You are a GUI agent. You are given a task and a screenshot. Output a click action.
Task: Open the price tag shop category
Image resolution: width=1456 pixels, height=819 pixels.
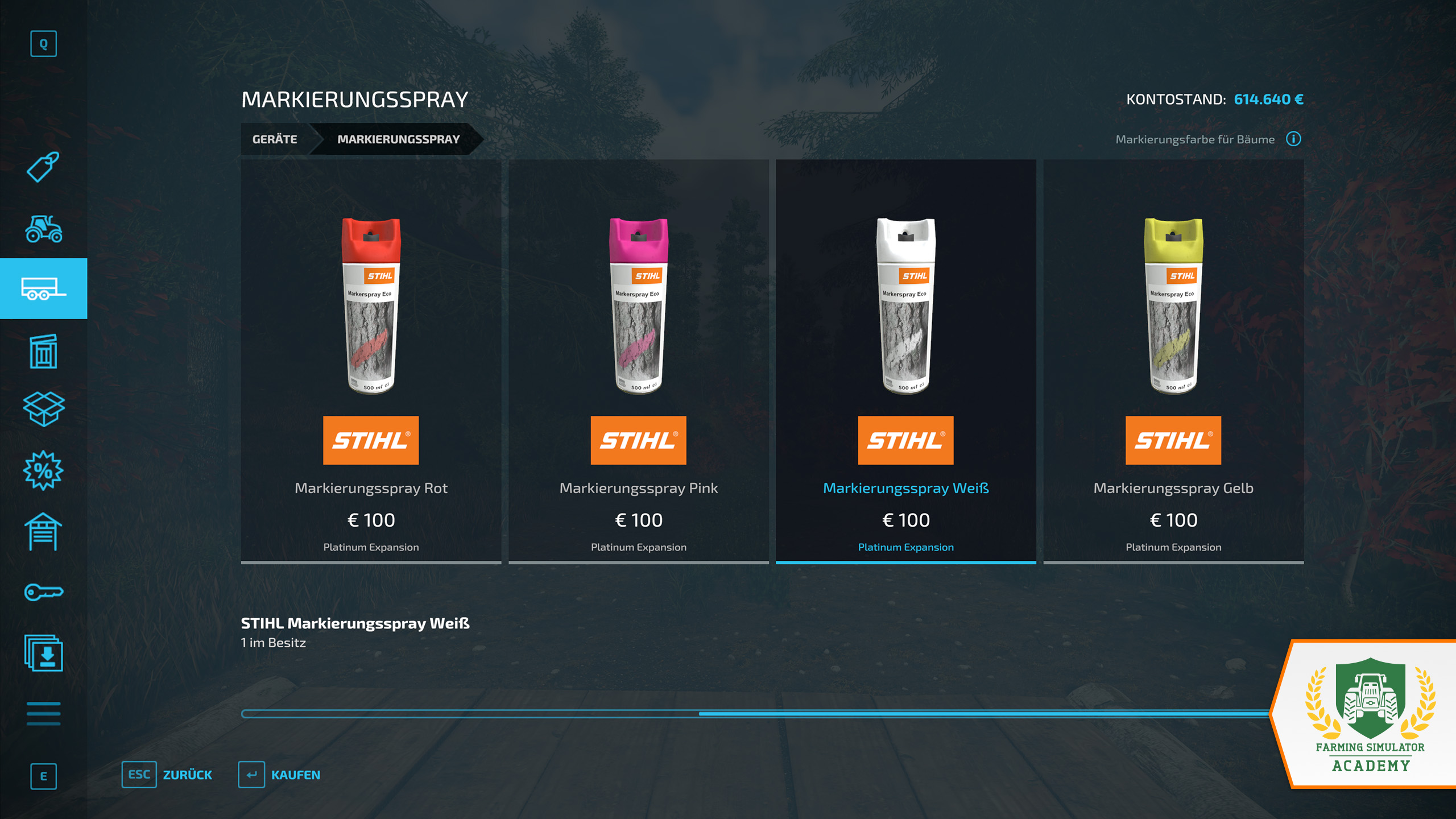[x=43, y=167]
